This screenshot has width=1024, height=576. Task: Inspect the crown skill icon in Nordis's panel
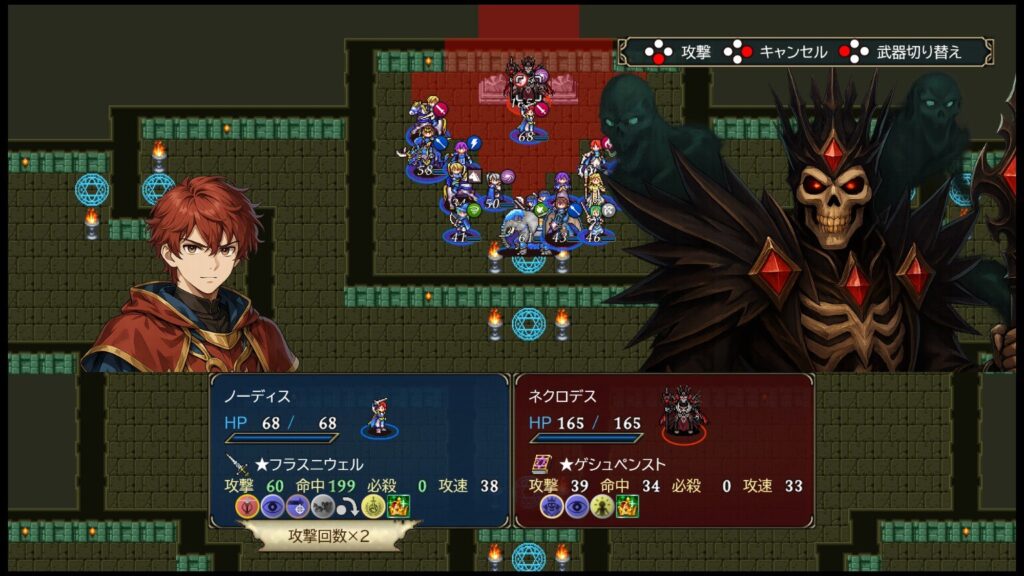[x=399, y=506]
